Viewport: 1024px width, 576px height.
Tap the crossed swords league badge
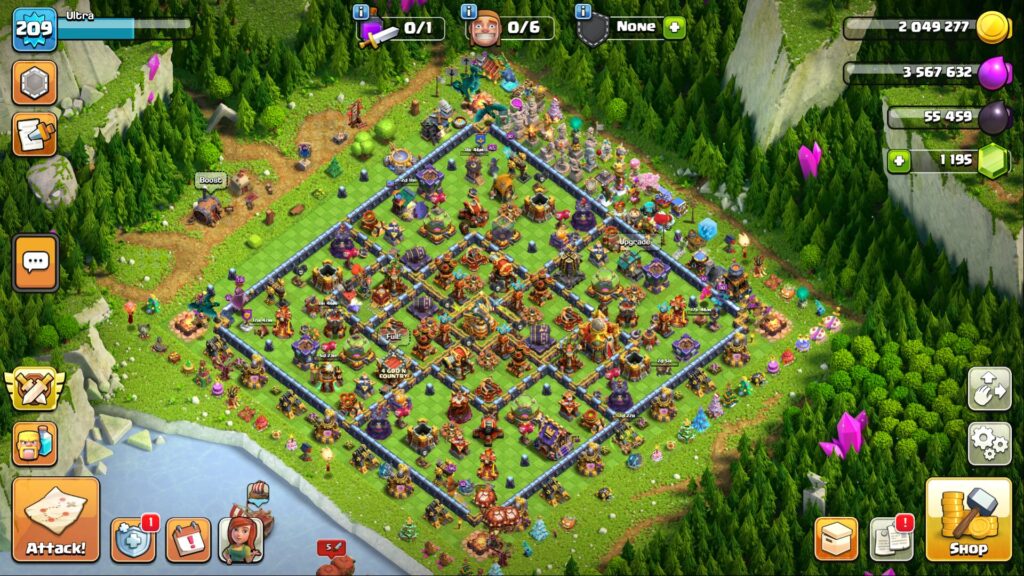point(35,389)
